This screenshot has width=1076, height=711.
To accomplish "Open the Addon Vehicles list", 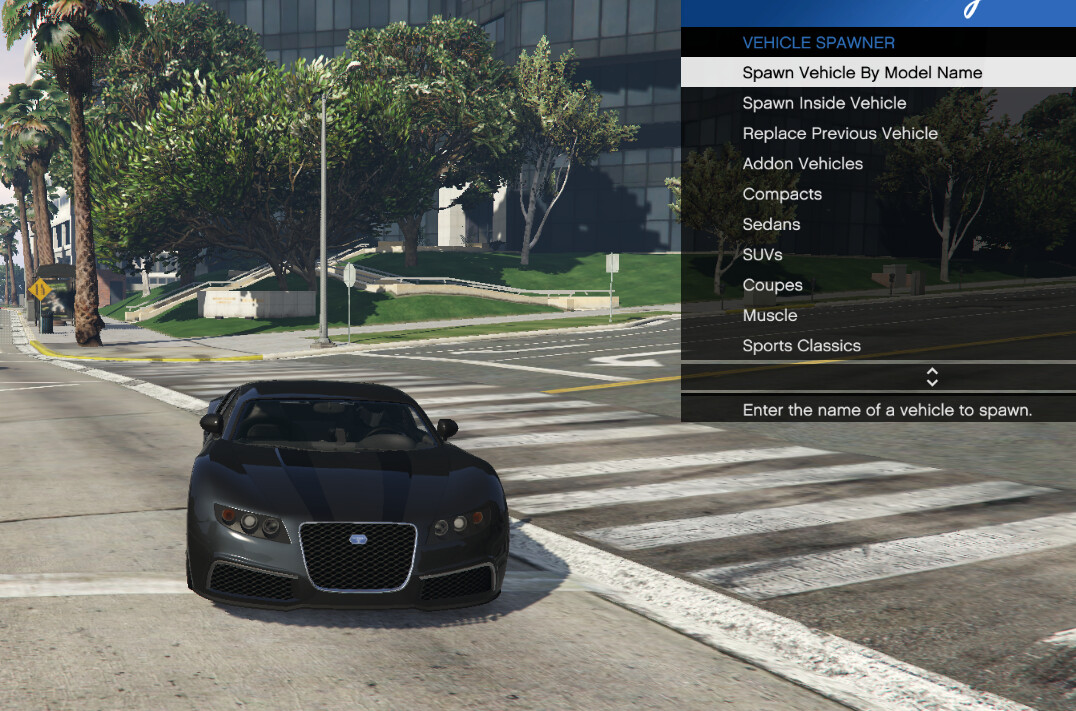I will tap(802, 164).
